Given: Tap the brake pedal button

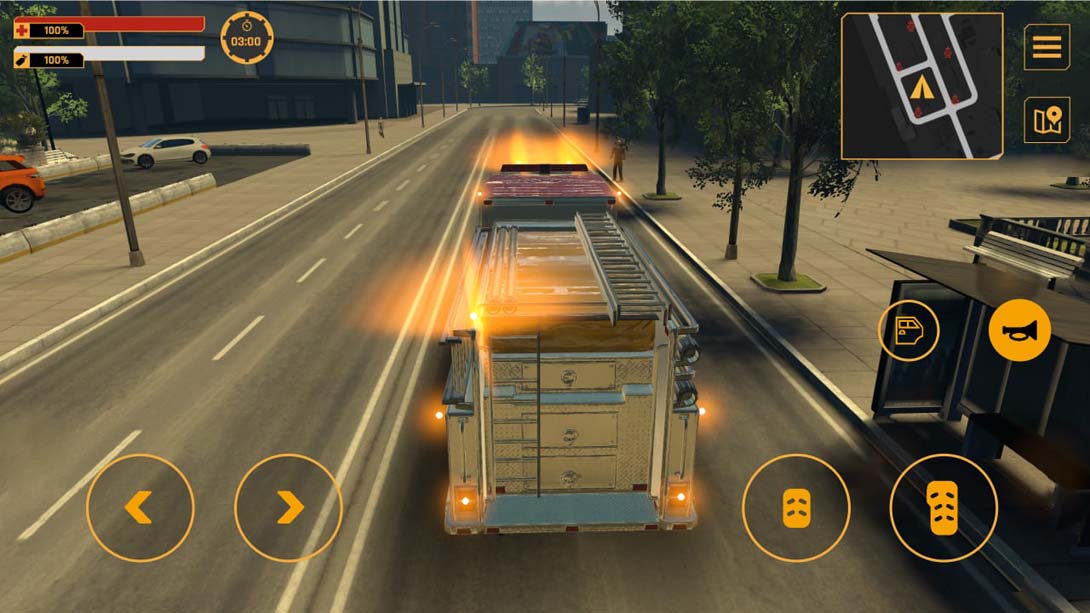Looking at the screenshot, I should pyautogui.click(x=795, y=507).
